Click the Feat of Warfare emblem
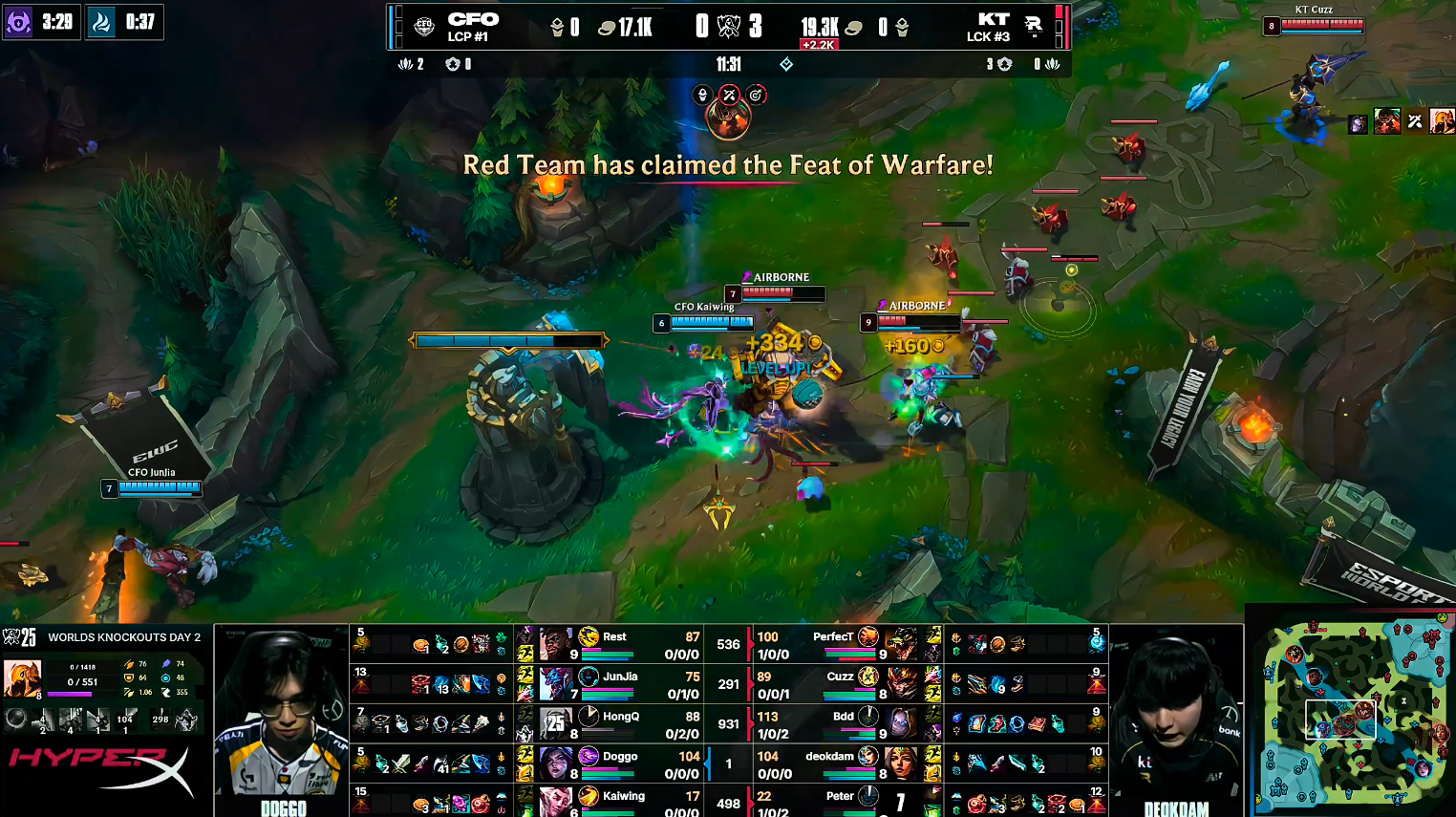Image resolution: width=1456 pixels, height=817 pixels. coord(728,118)
